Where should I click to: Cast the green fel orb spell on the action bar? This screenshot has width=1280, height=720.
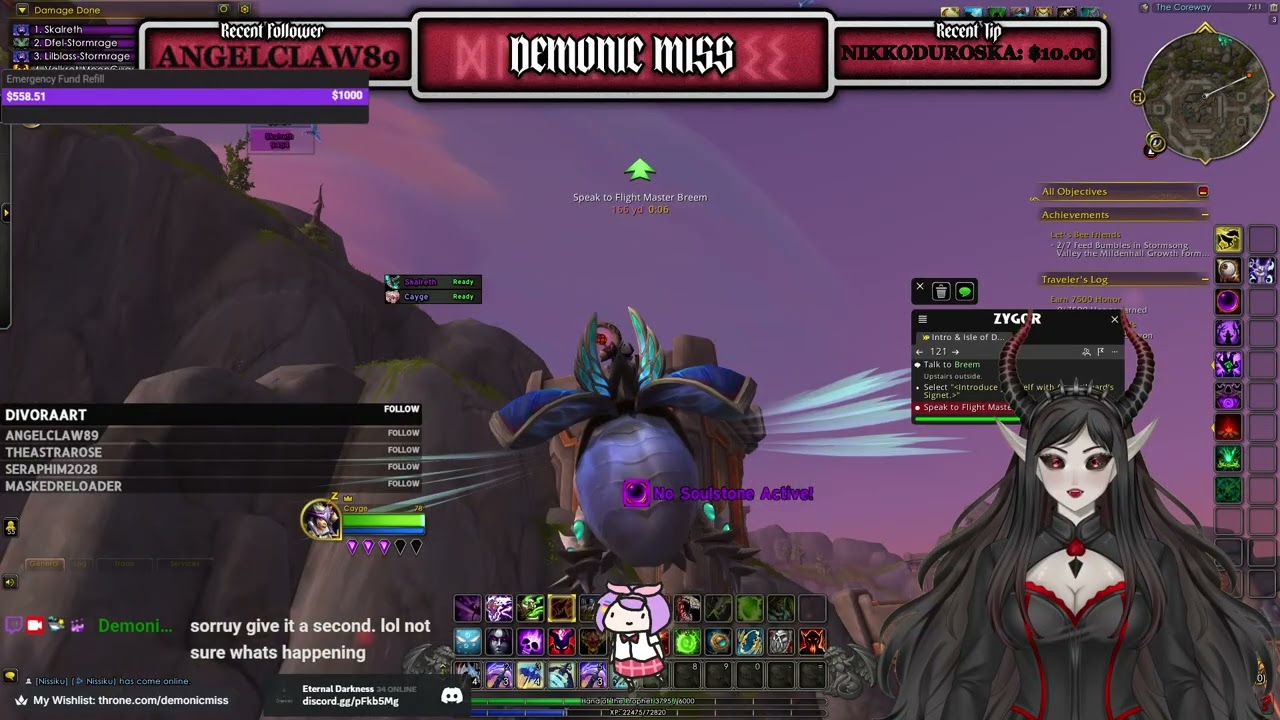point(685,641)
